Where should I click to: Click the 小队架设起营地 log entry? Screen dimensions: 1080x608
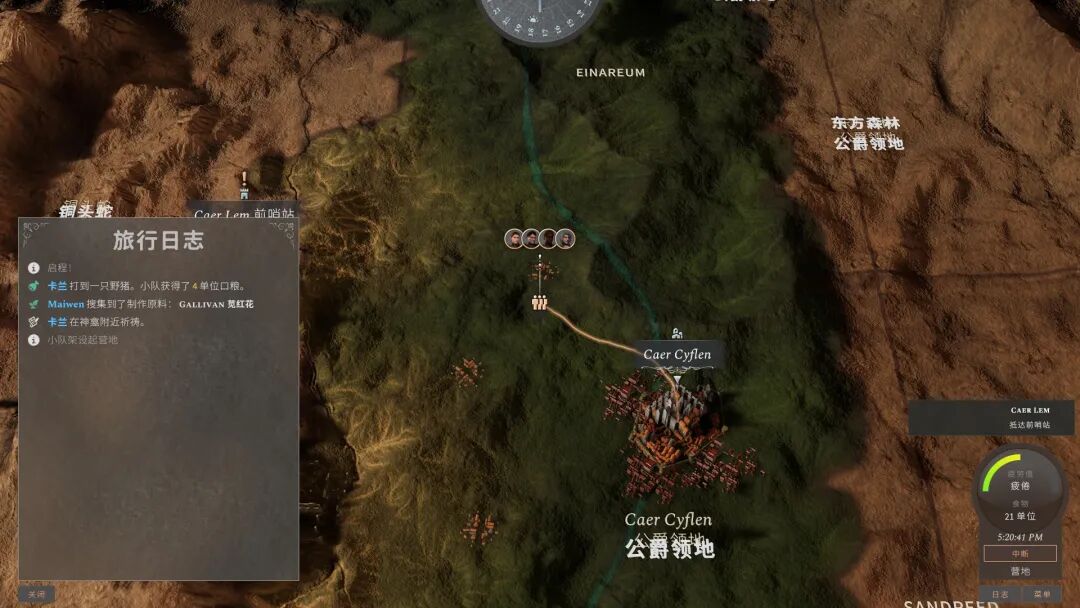83,340
